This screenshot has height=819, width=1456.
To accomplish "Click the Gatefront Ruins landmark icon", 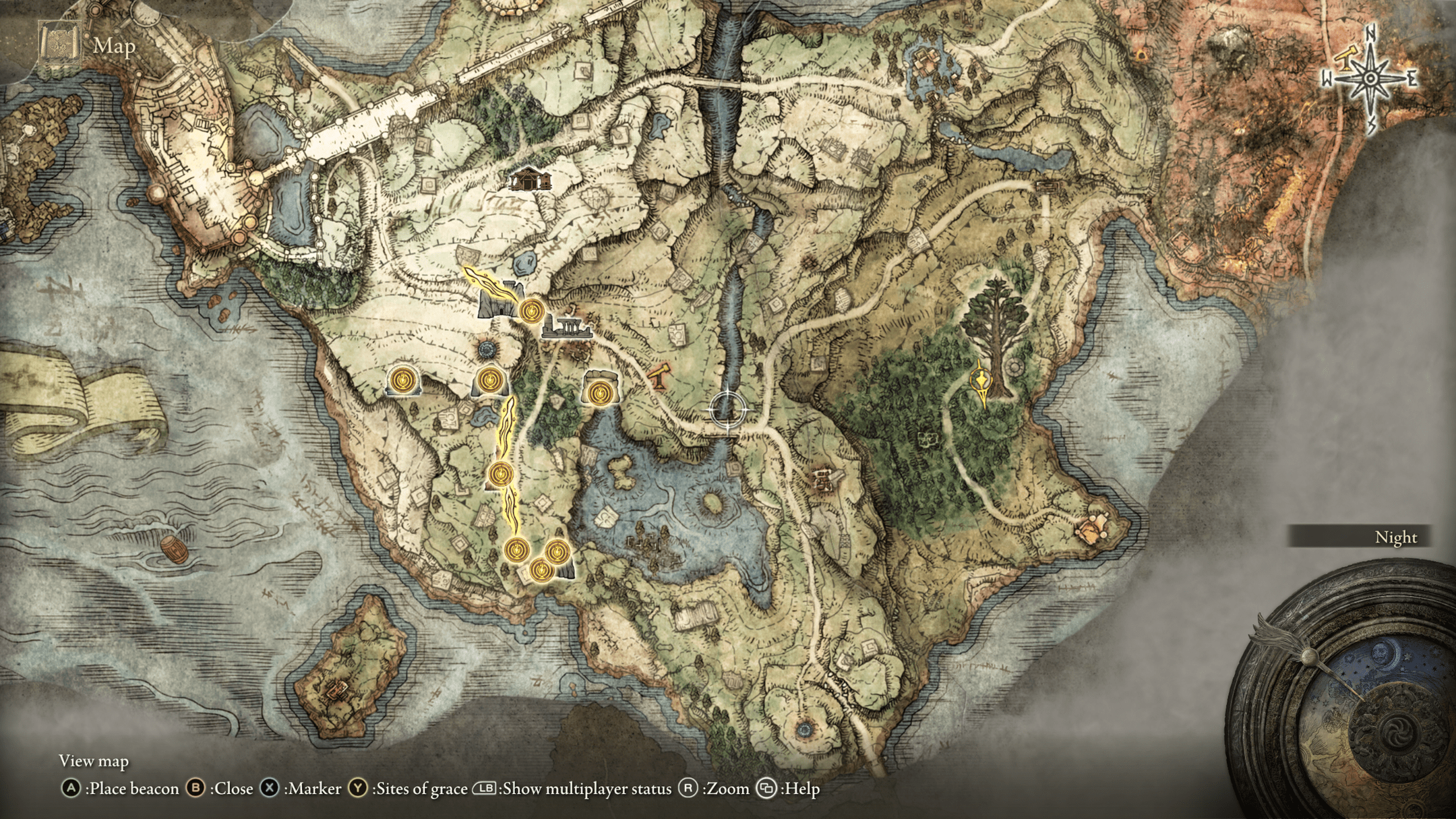I will tap(567, 329).
